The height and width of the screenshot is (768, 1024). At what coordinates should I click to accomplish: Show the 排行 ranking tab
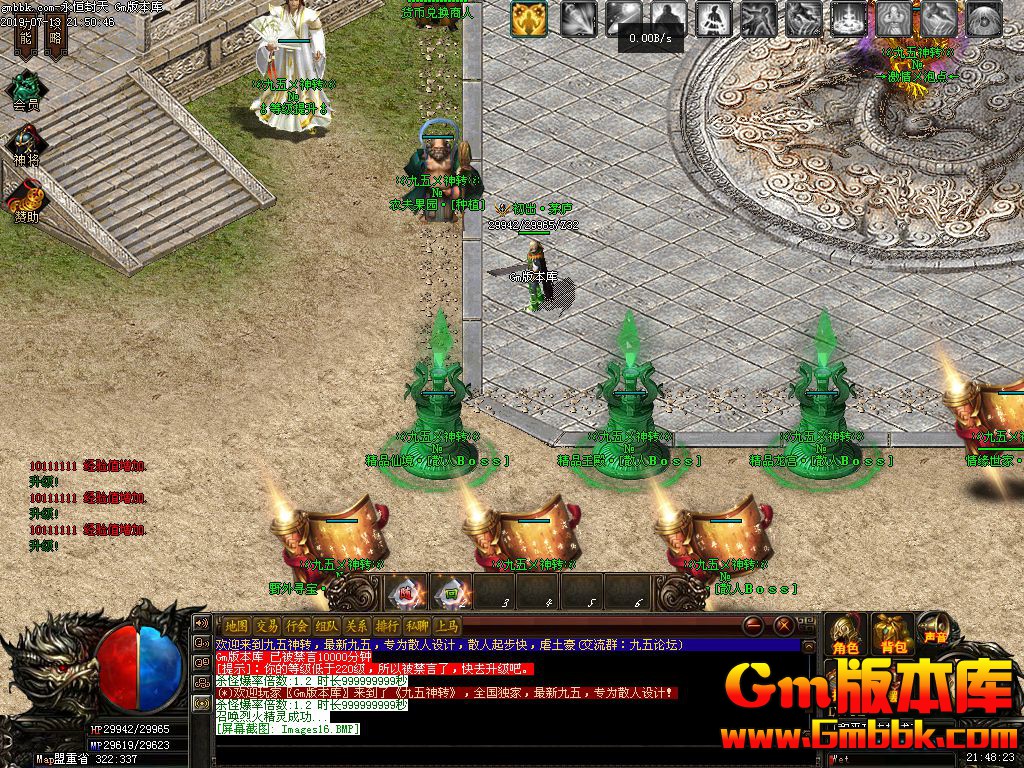pyautogui.click(x=386, y=626)
